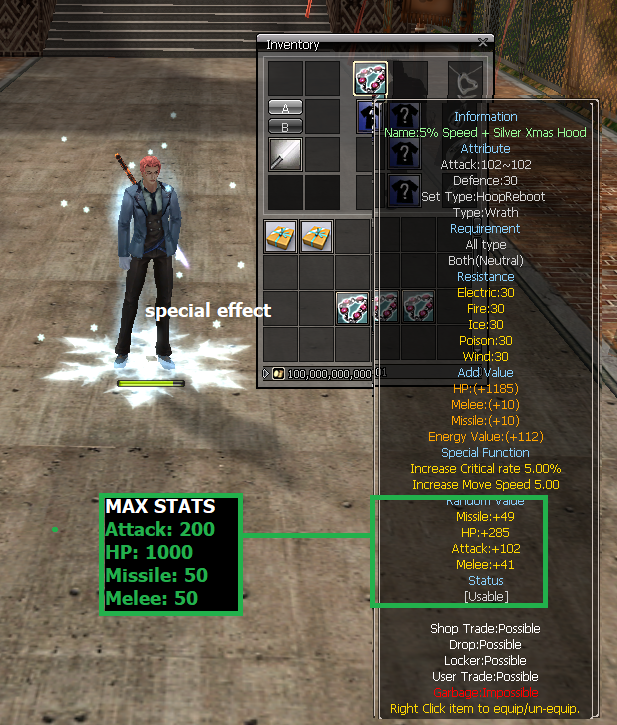Select the leftmost Xmas Hood in the bag
This screenshot has width=617, height=725.
[x=351, y=306]
